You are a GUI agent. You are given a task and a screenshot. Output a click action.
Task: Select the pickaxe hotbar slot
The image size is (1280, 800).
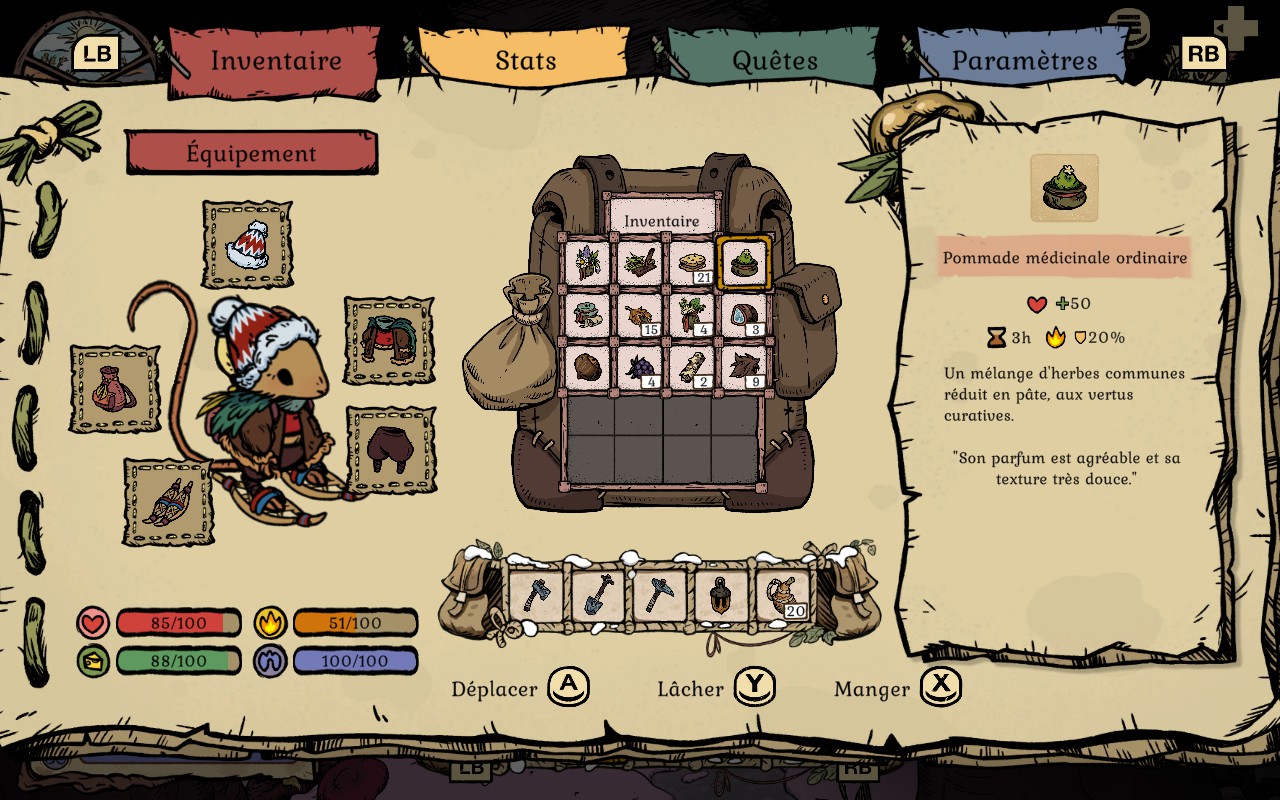coord(660,596)
